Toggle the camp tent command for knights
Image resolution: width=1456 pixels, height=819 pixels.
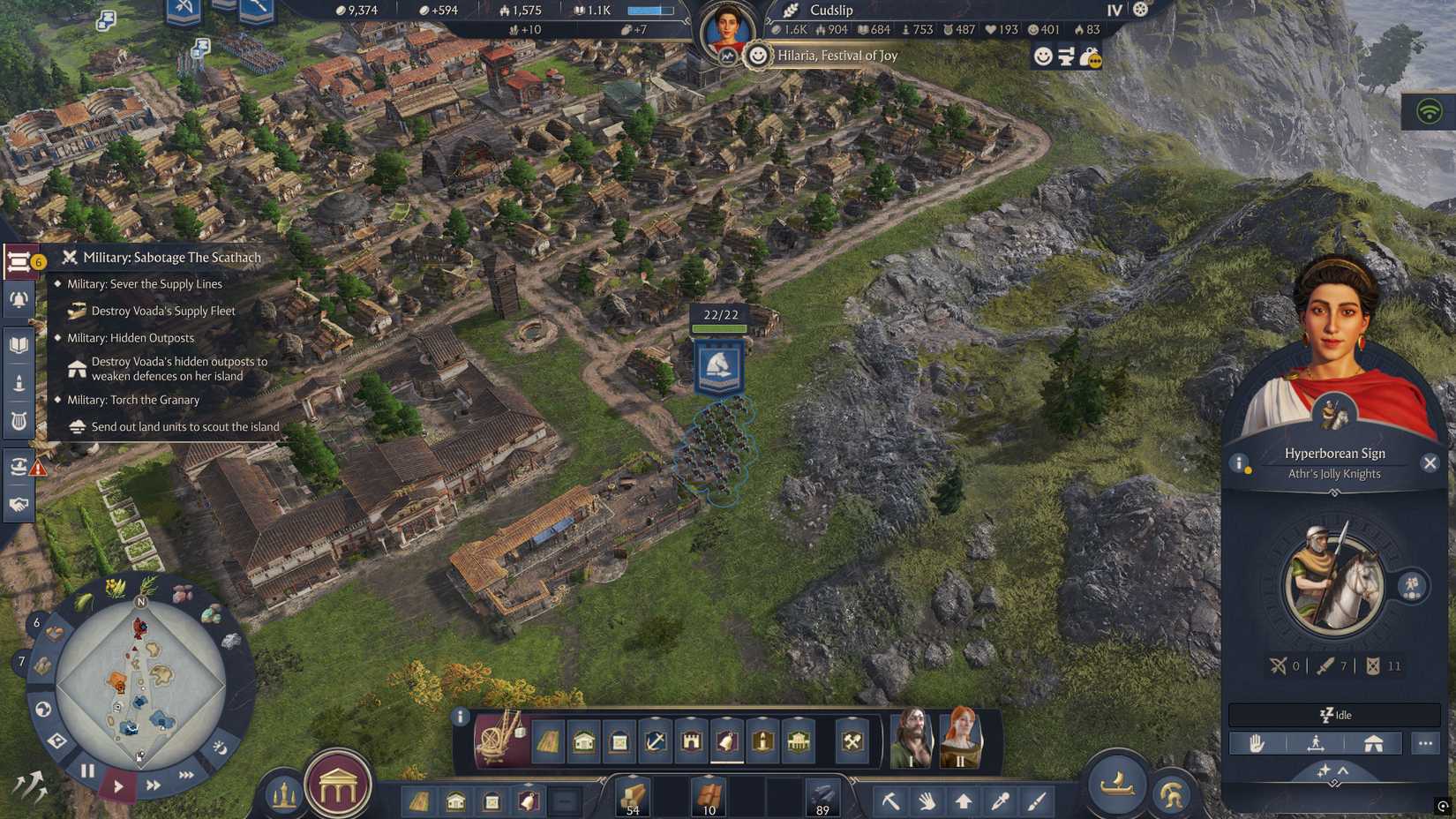coord(1374,744)
